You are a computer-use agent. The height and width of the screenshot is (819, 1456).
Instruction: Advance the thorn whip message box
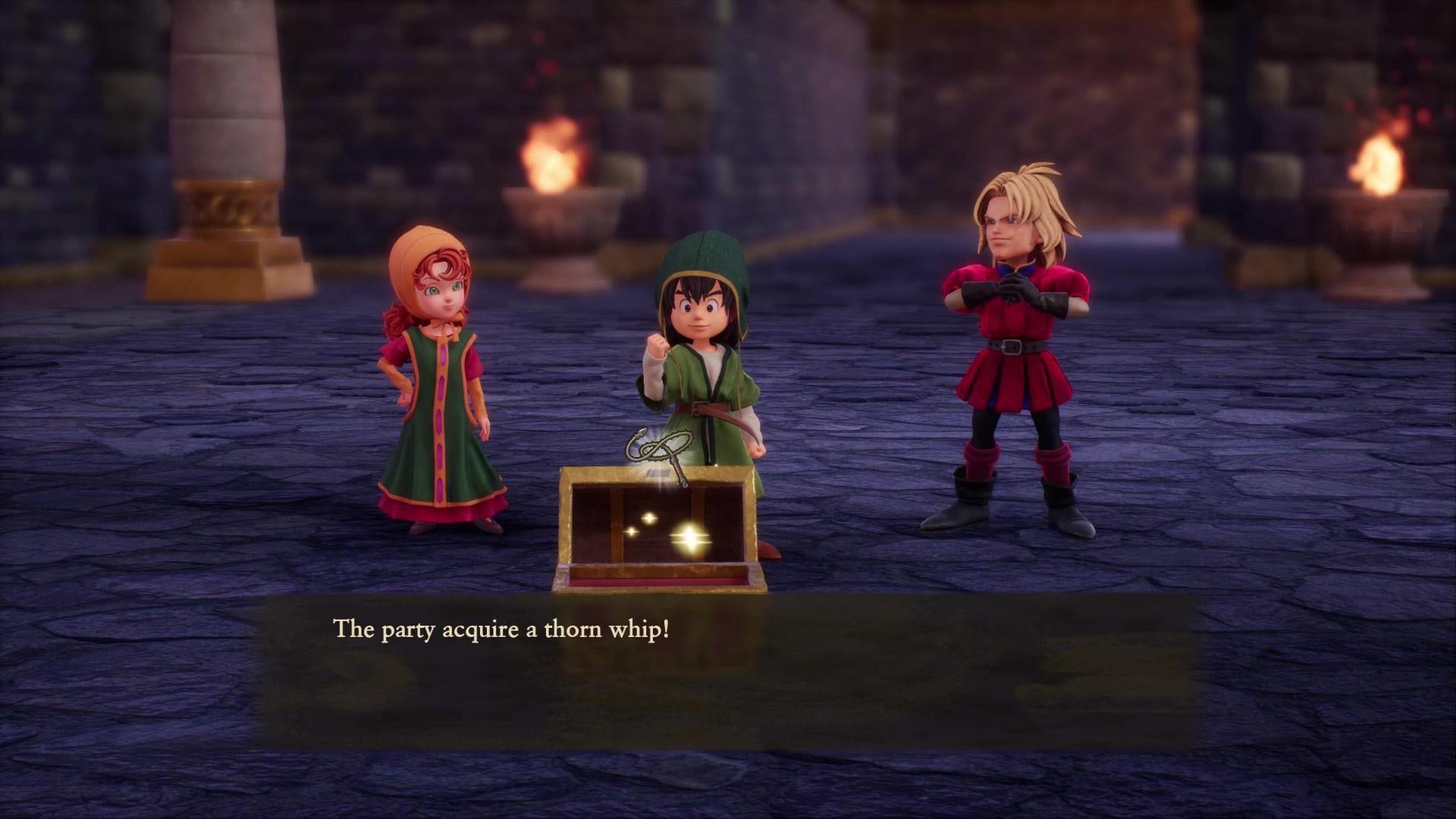pos(726,672)
